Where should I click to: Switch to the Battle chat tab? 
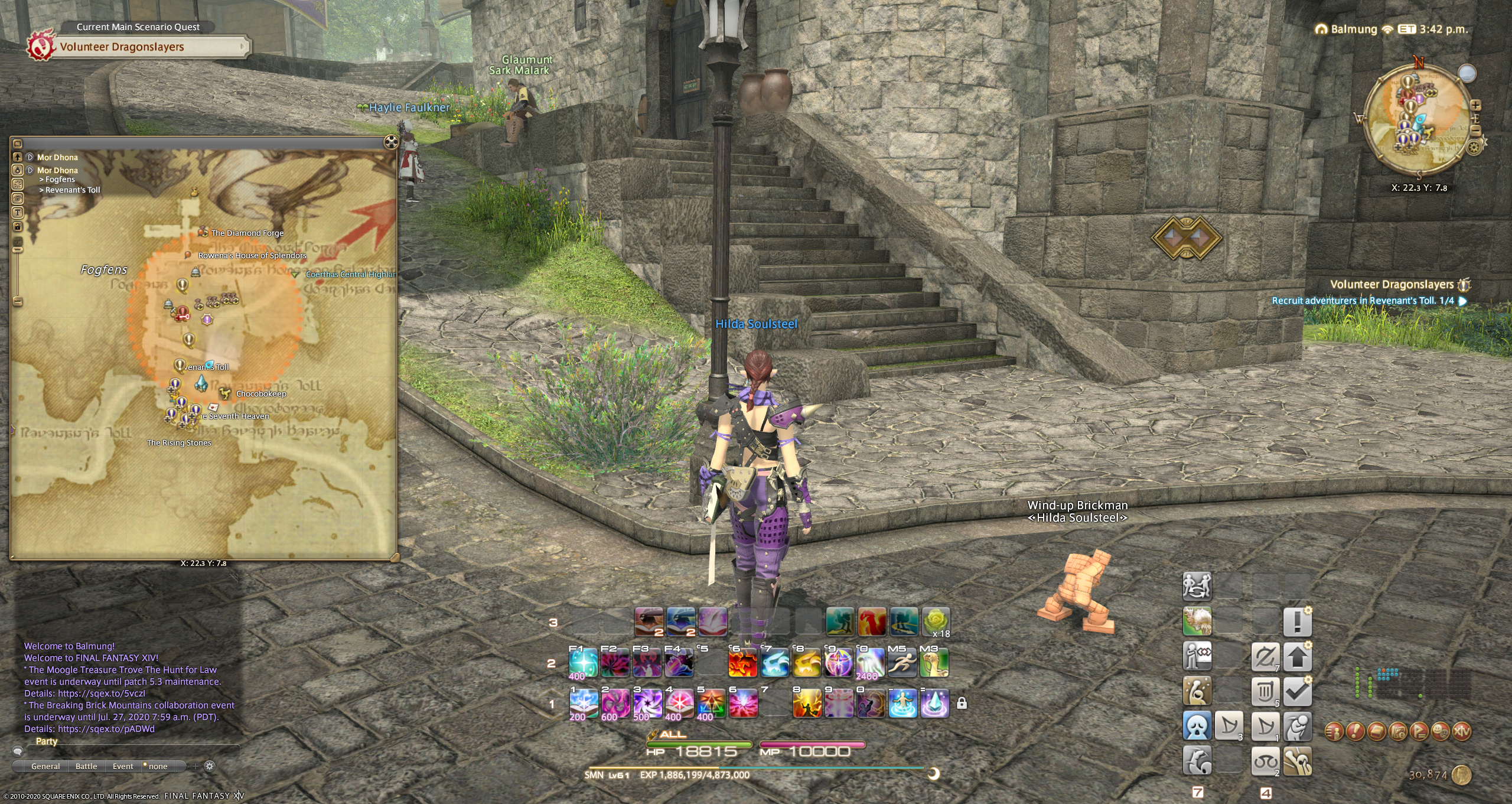point(86,766)
